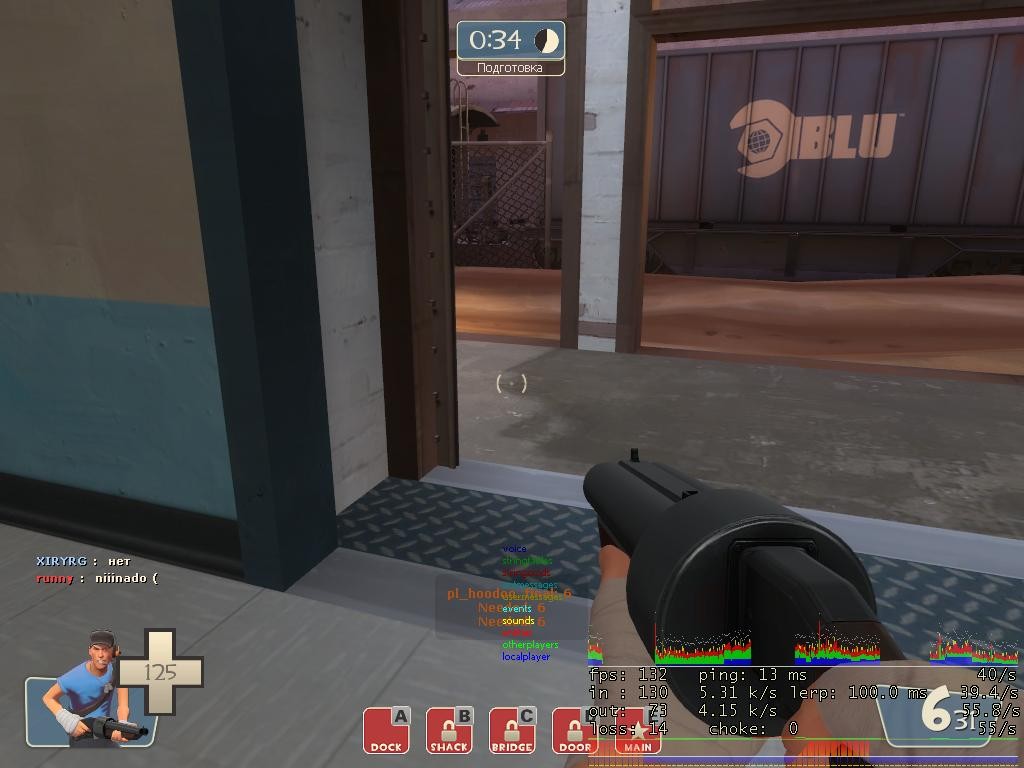Select the Dock control point icon
Image resolution: width=1024 pixels, height=768 pixels.
[x=386, y=730]
